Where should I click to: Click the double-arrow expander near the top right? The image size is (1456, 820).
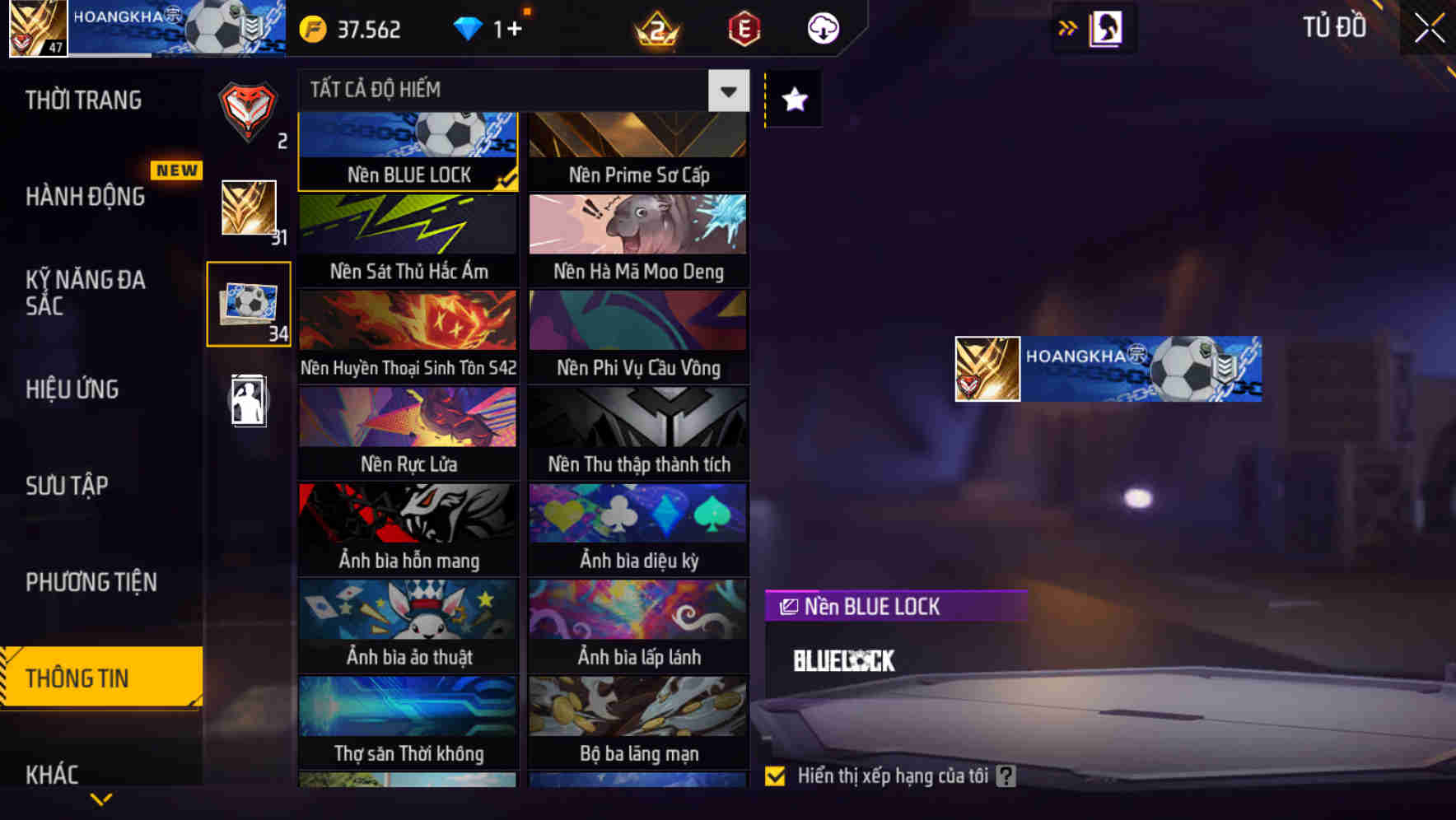point(1066,27)
